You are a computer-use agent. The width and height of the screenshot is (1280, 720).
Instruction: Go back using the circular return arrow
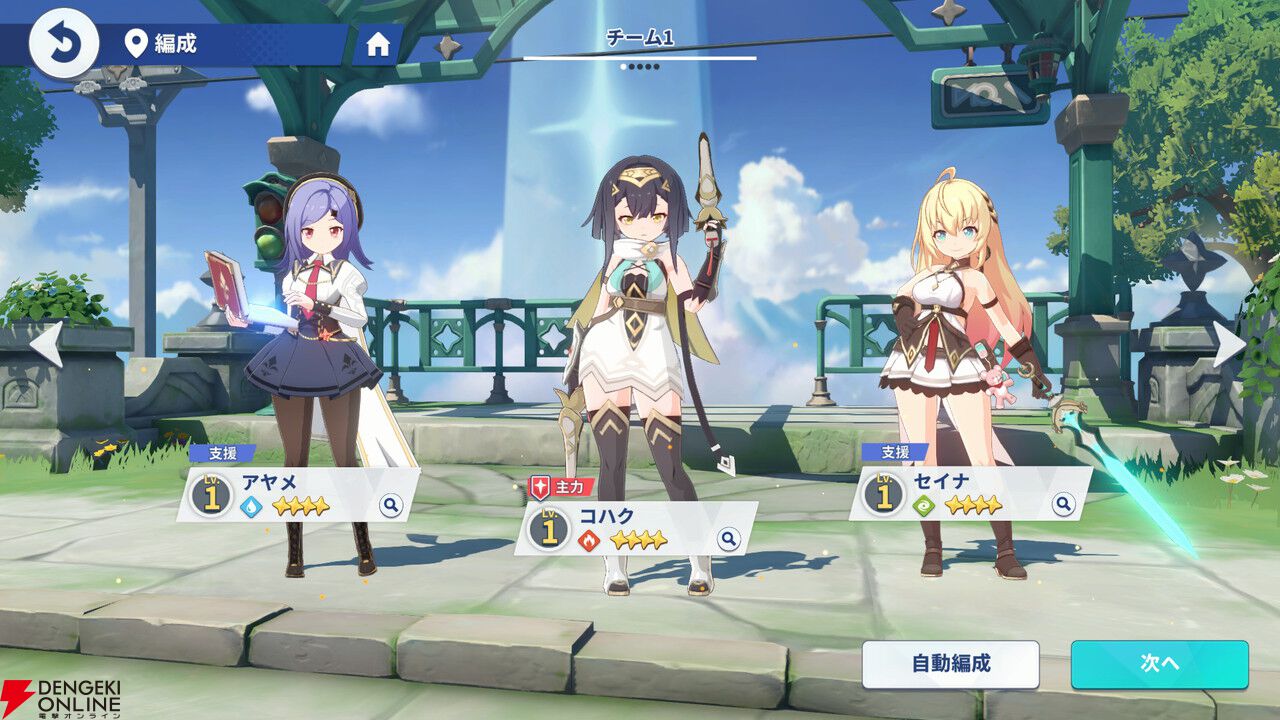64,43
